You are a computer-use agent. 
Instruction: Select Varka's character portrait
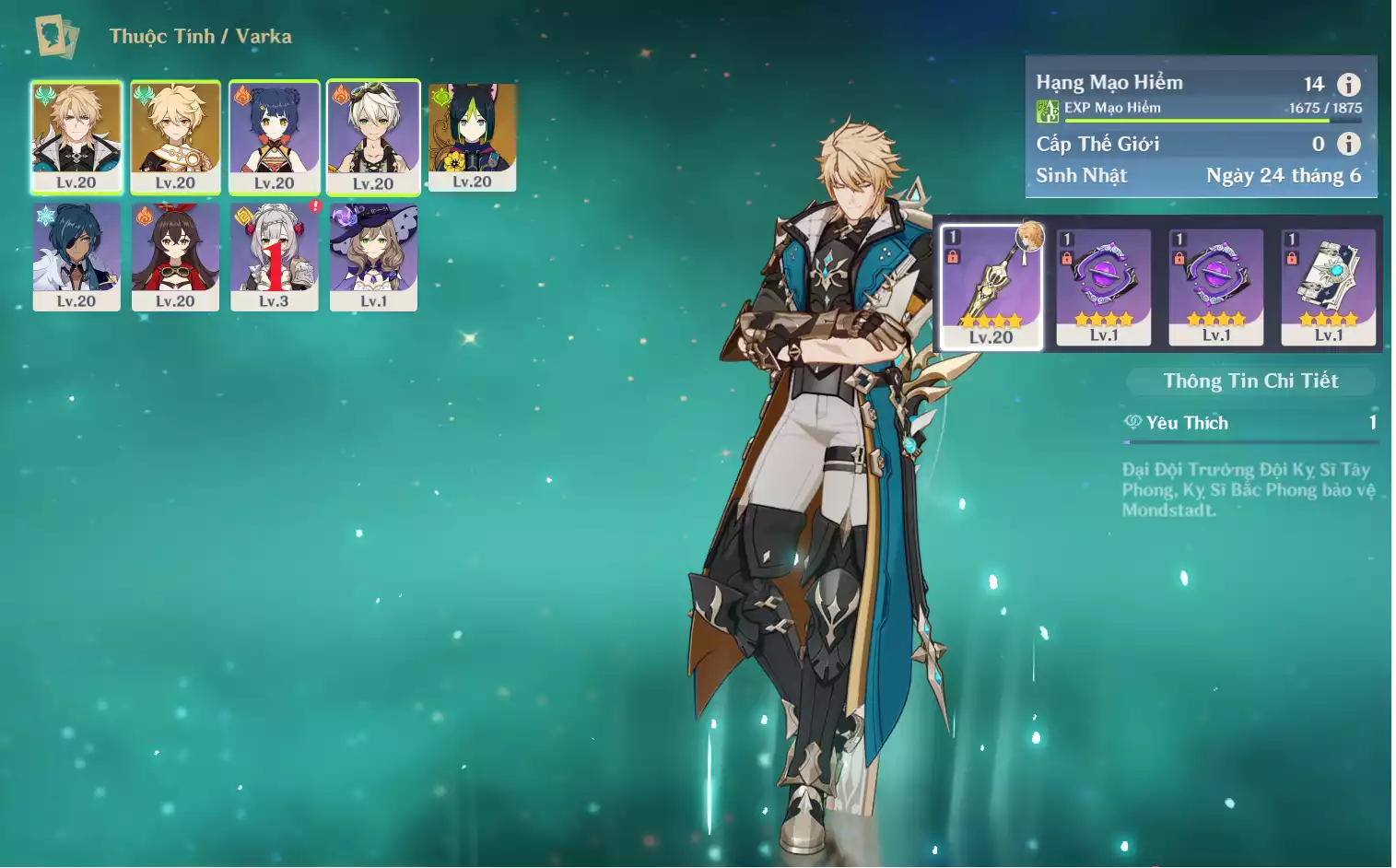point(76,136)
